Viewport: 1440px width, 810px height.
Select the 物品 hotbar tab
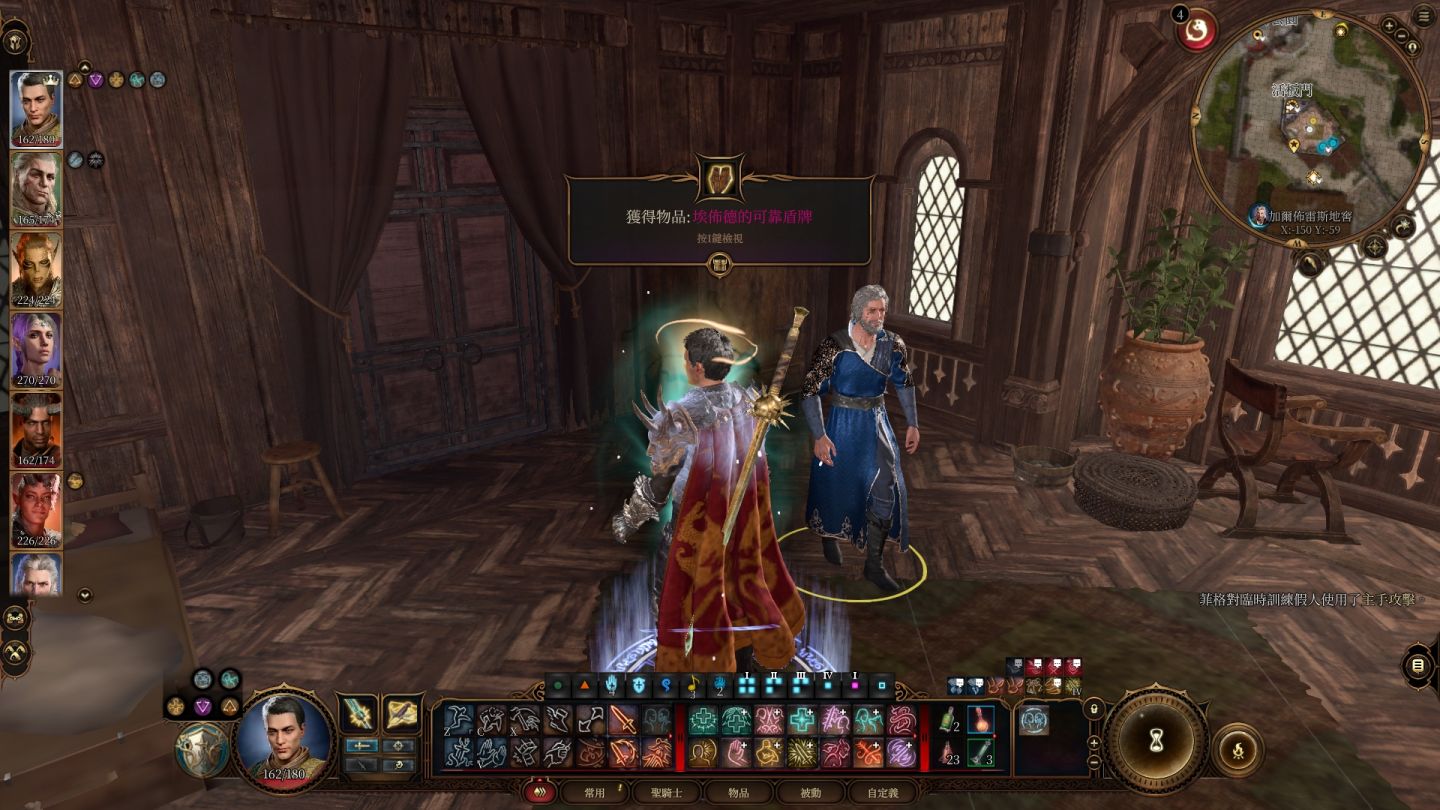point(738,793)
